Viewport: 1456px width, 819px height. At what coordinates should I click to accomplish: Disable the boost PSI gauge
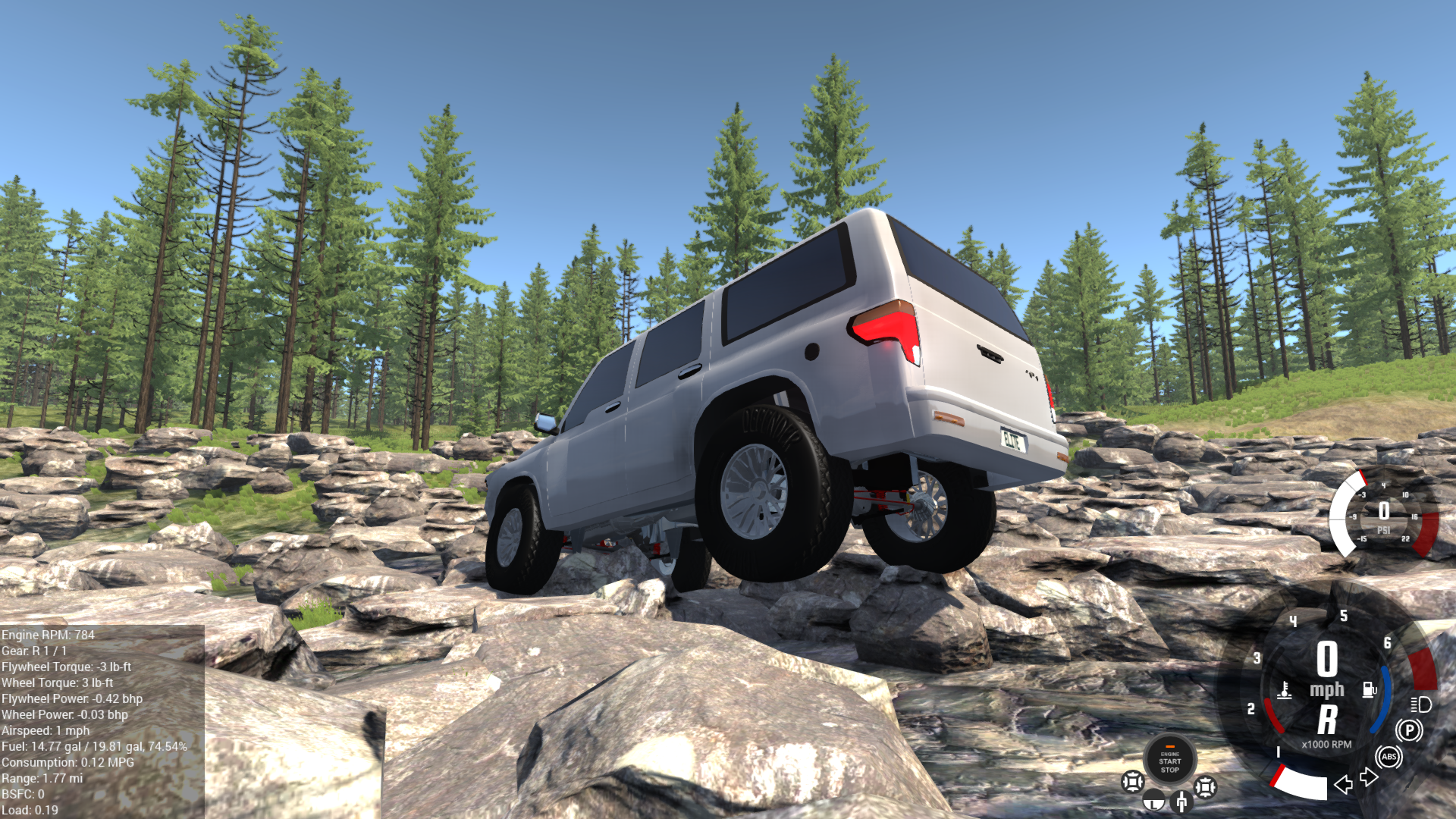tap(1384, 510)
